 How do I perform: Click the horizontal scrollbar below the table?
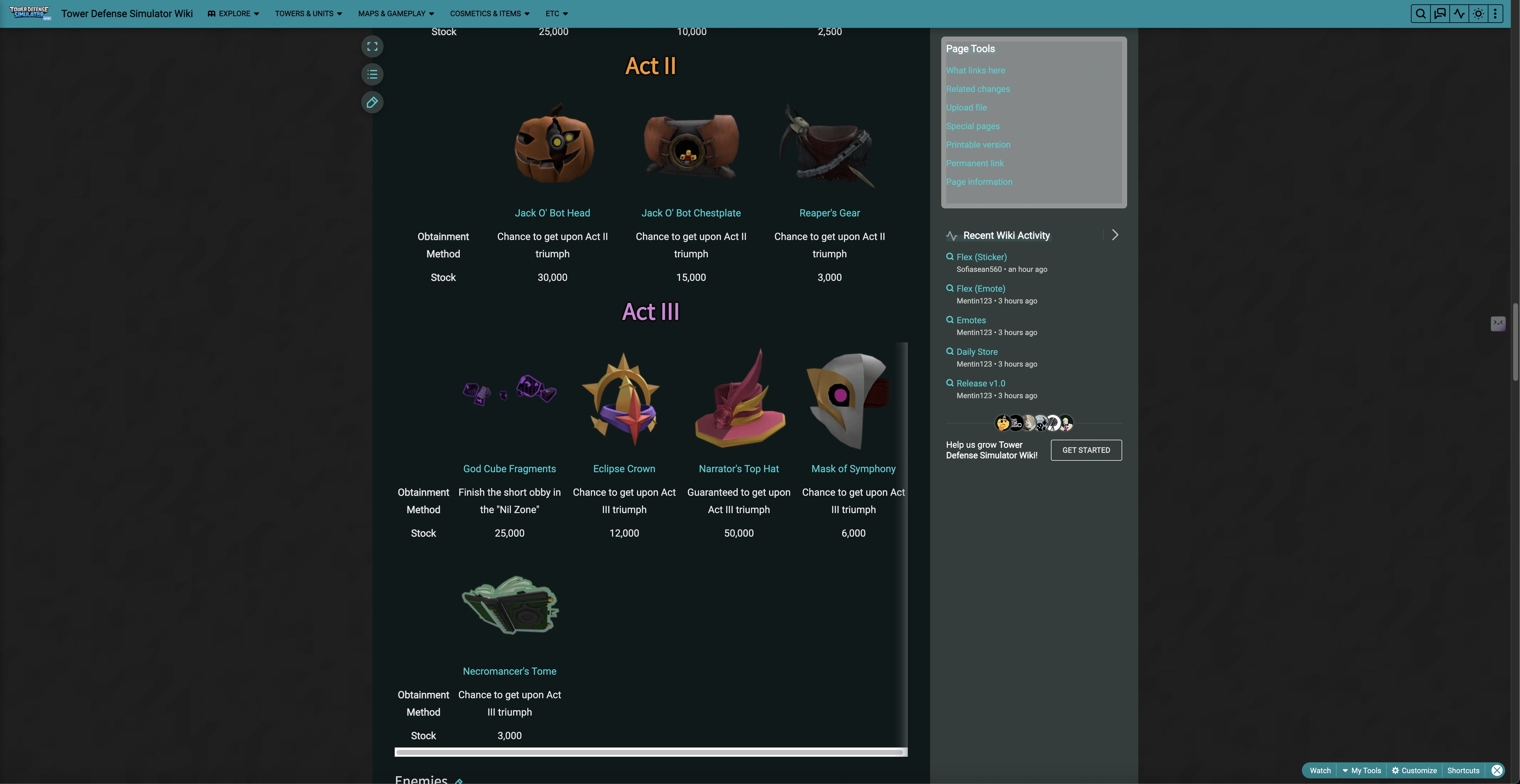(x=650, y=751)
